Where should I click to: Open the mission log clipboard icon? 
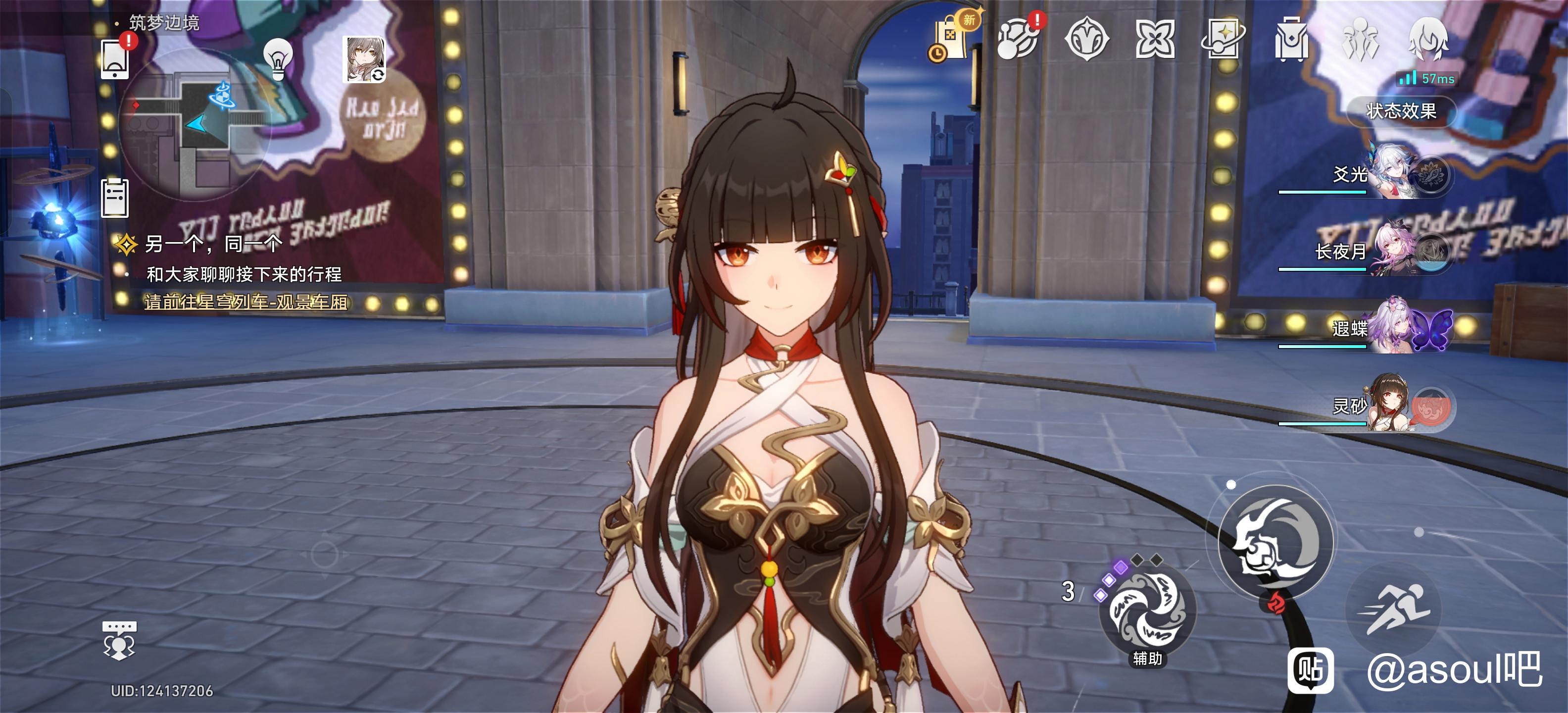pos(114,198)
